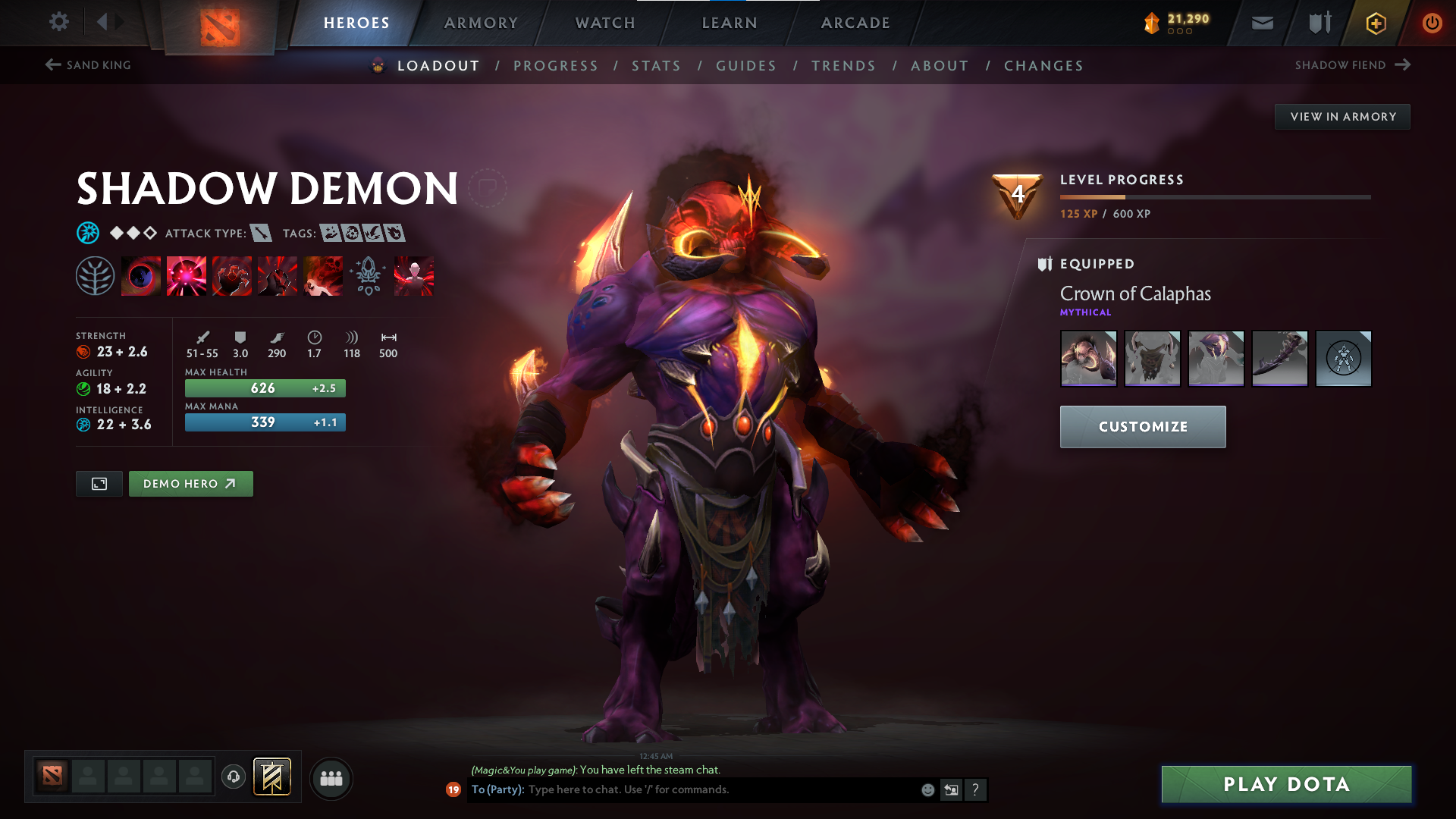1456x819 pixels.
Task: Switch to the STATS tab
Action: (656, 66)
